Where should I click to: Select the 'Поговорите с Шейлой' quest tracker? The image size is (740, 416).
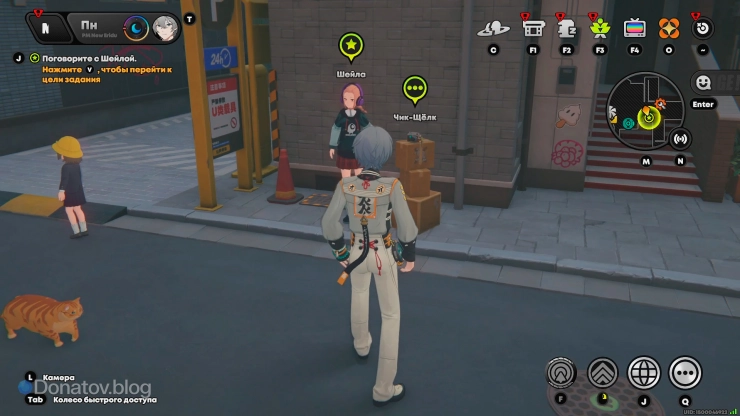[88, 59]
